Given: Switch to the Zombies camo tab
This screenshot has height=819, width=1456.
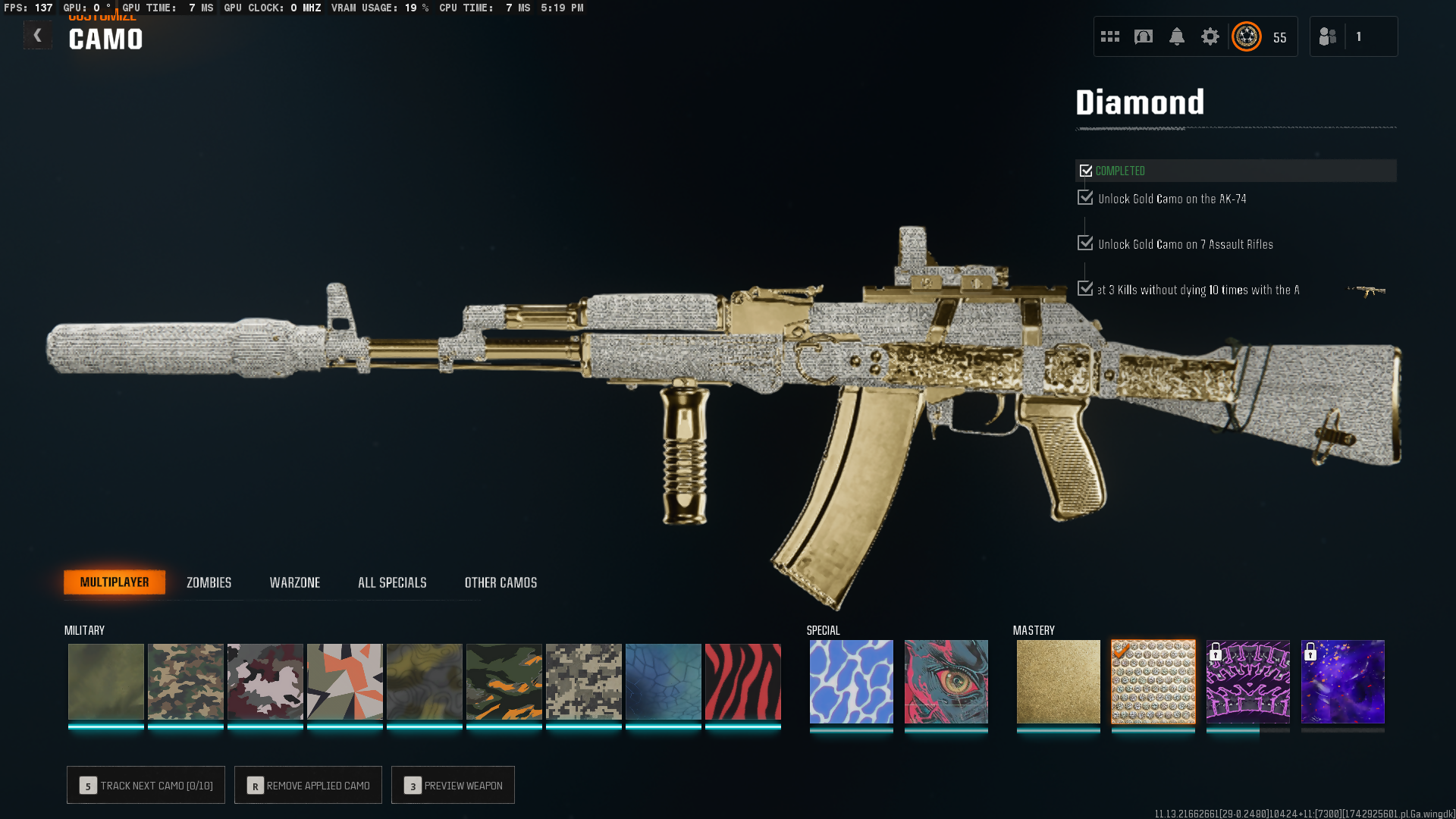Looking at the screenshot, I should [x=209, y=582].
